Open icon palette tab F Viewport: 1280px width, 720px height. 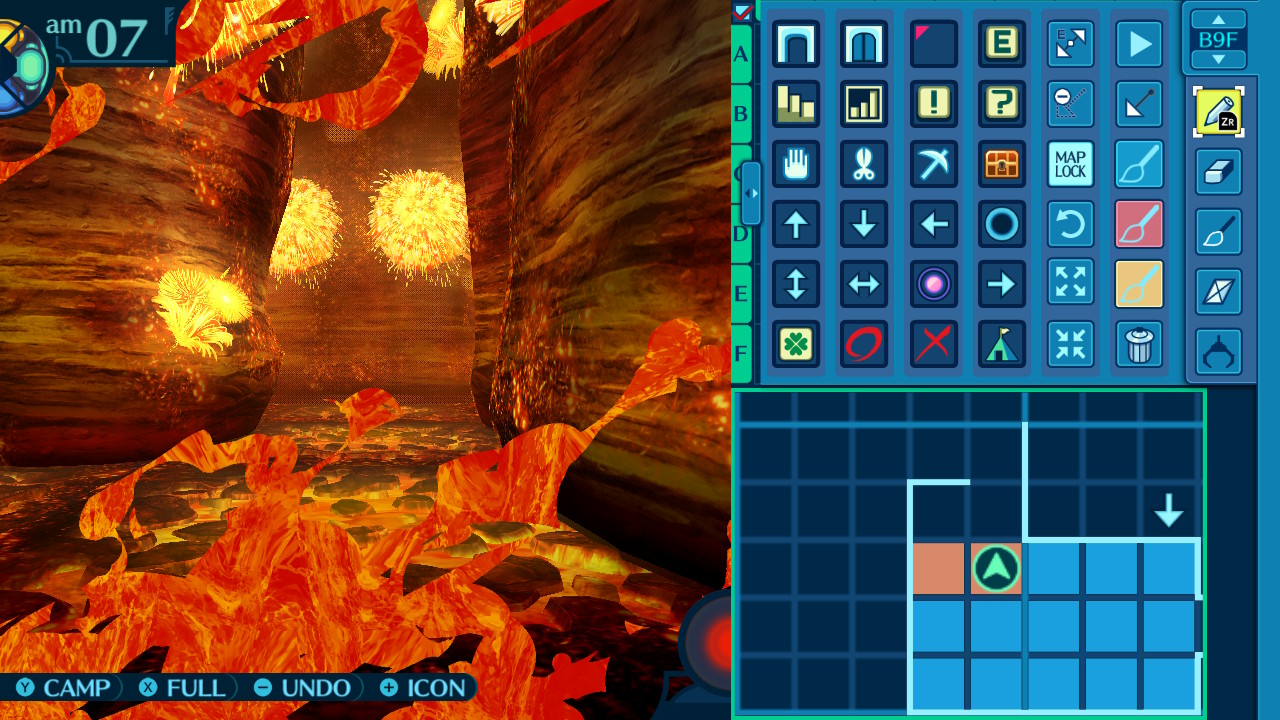[741, 353]
